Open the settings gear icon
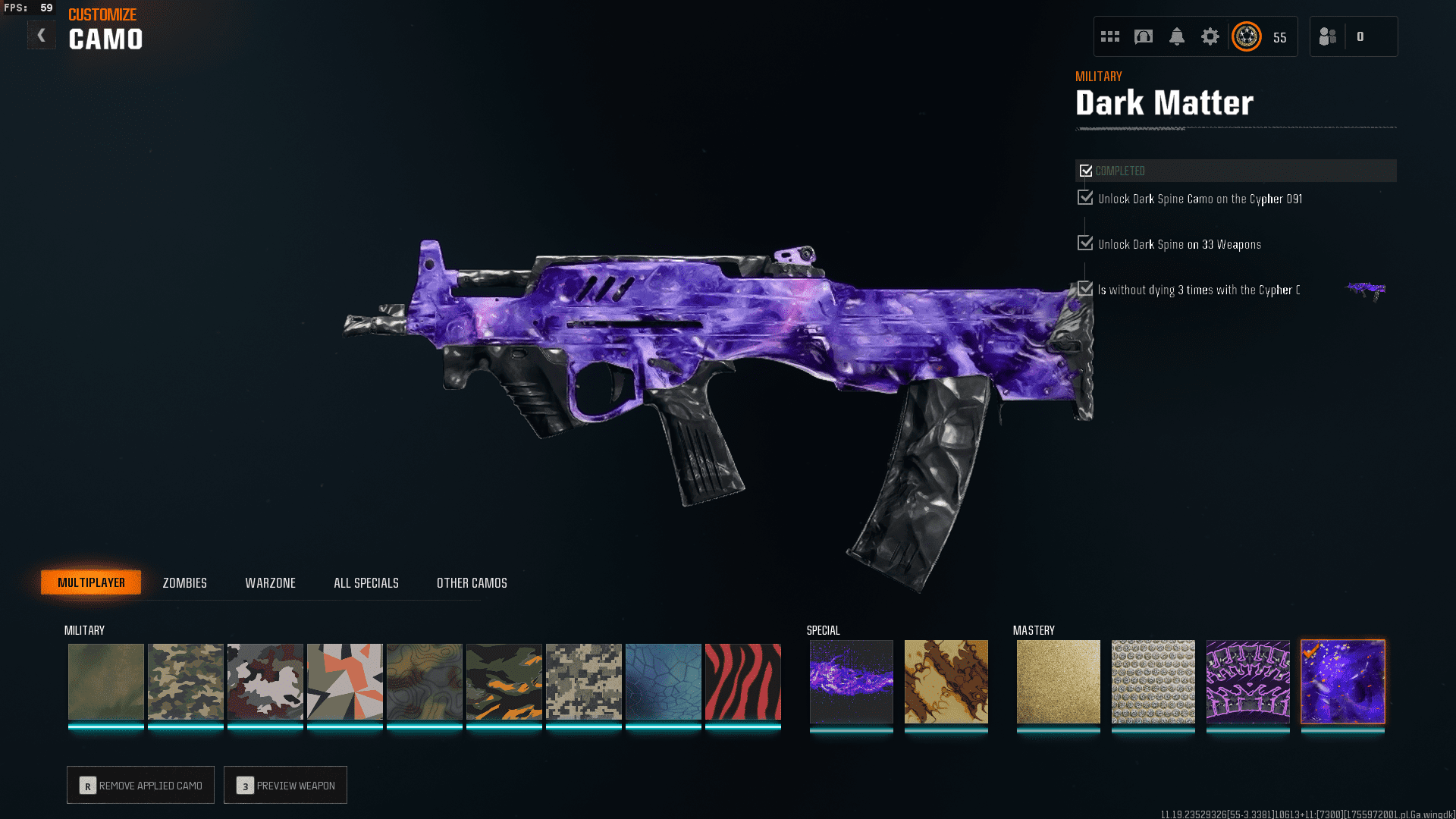This screenshot has width=1456, height=819. 1210,36
